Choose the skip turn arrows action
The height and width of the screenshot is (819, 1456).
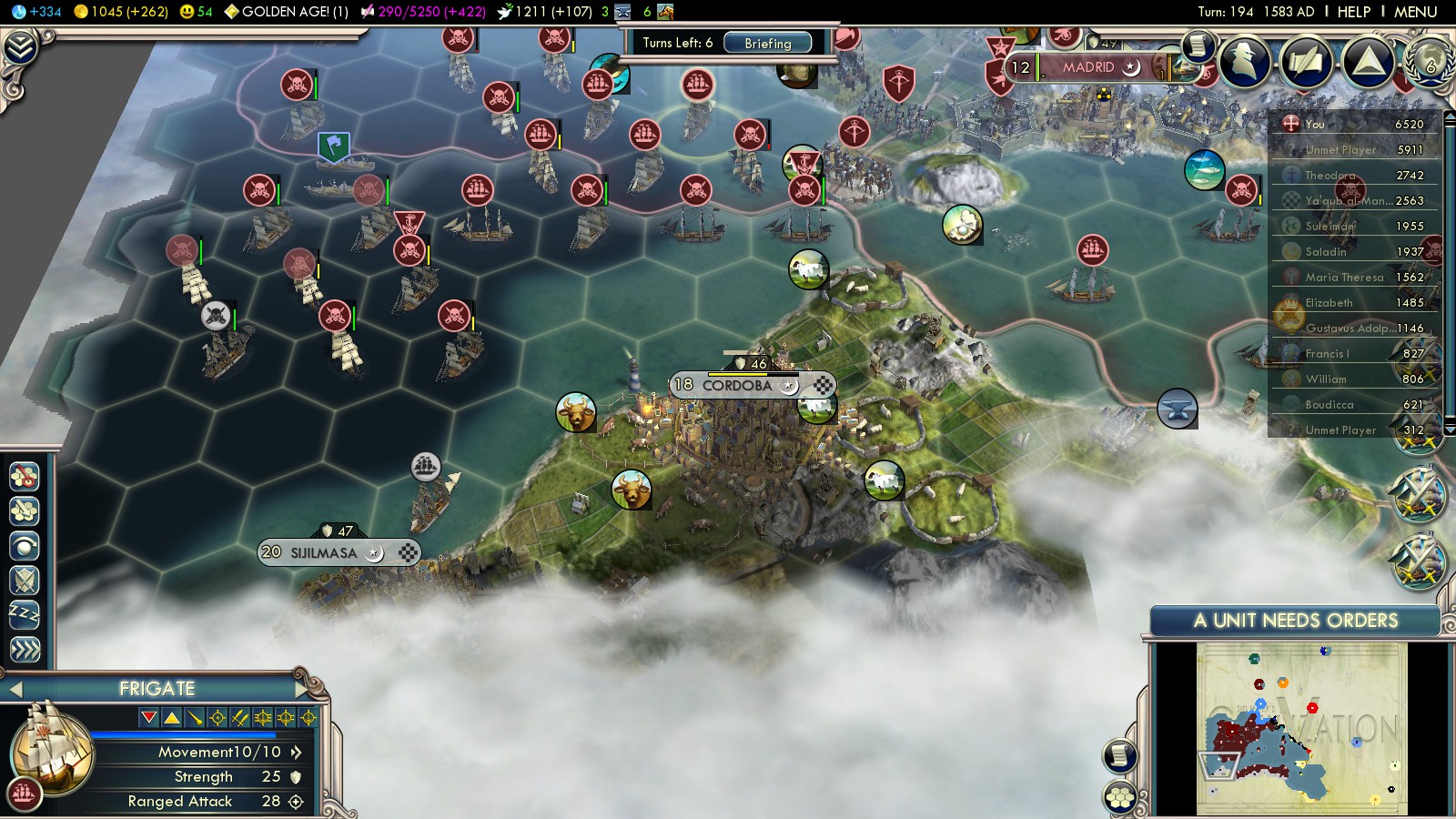[25, 649]
